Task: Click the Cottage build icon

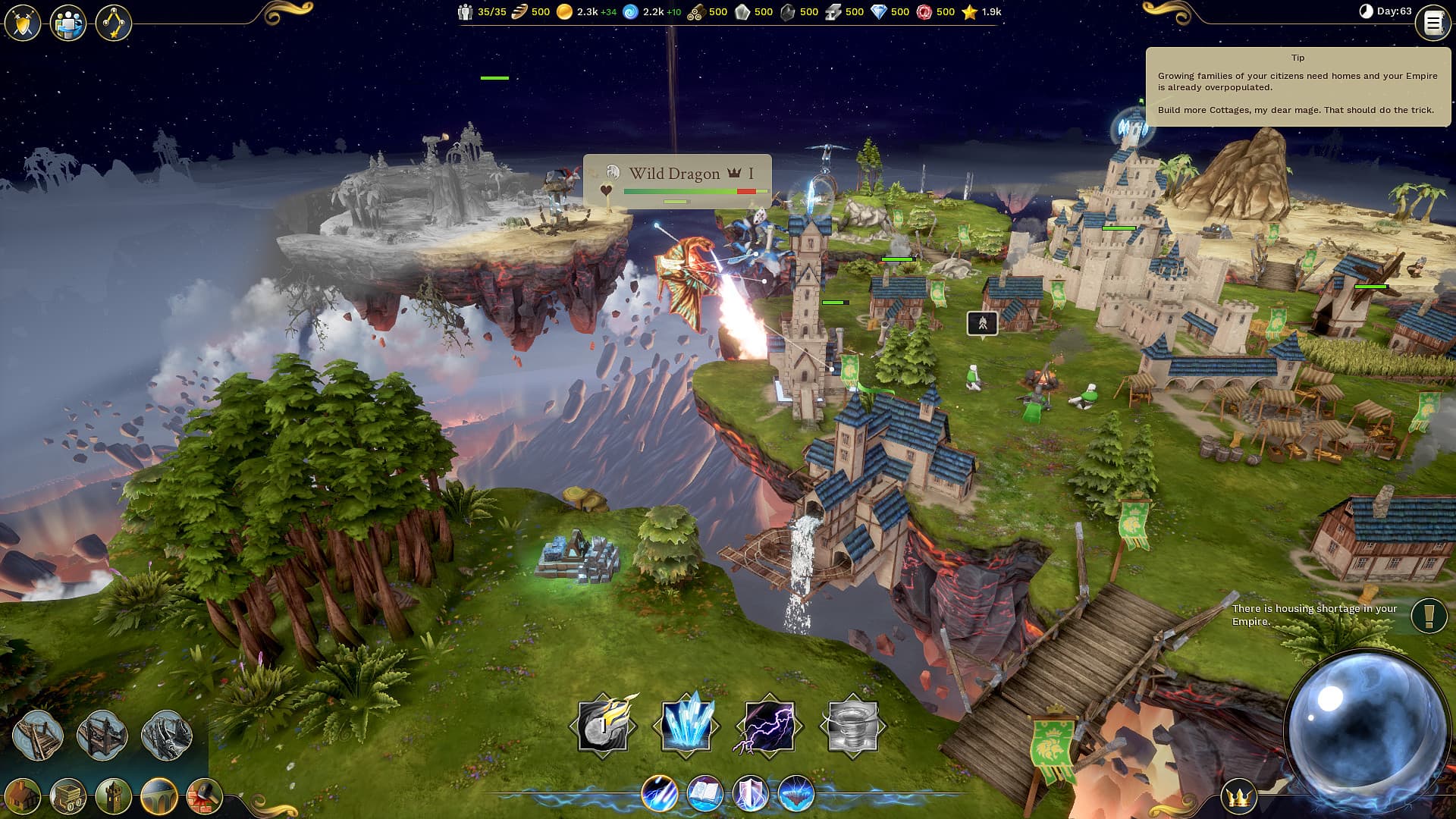Action: tap(23, 796)
